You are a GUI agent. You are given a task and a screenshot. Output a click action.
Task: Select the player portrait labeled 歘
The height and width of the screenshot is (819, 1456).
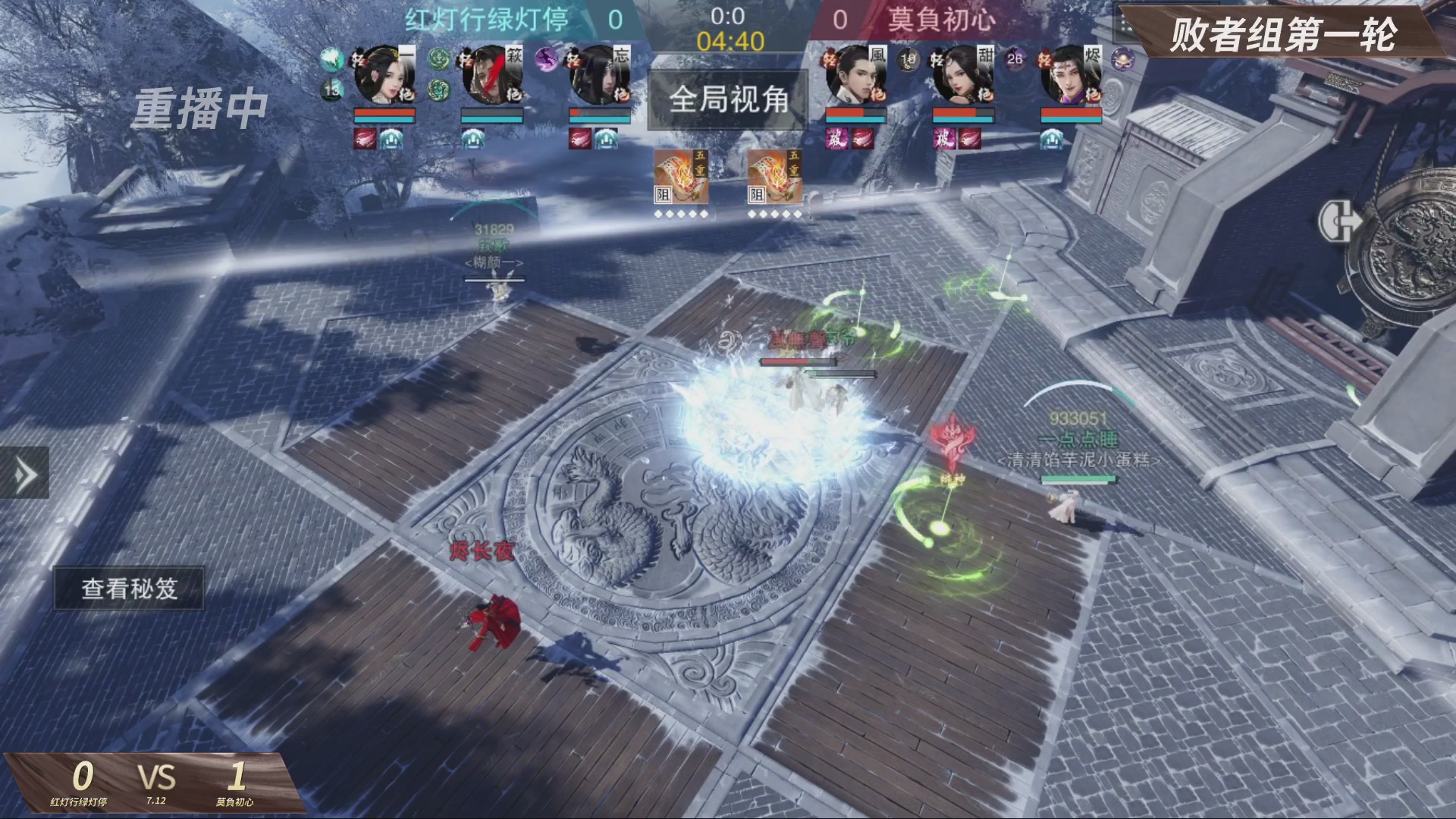tap(492, 76)
